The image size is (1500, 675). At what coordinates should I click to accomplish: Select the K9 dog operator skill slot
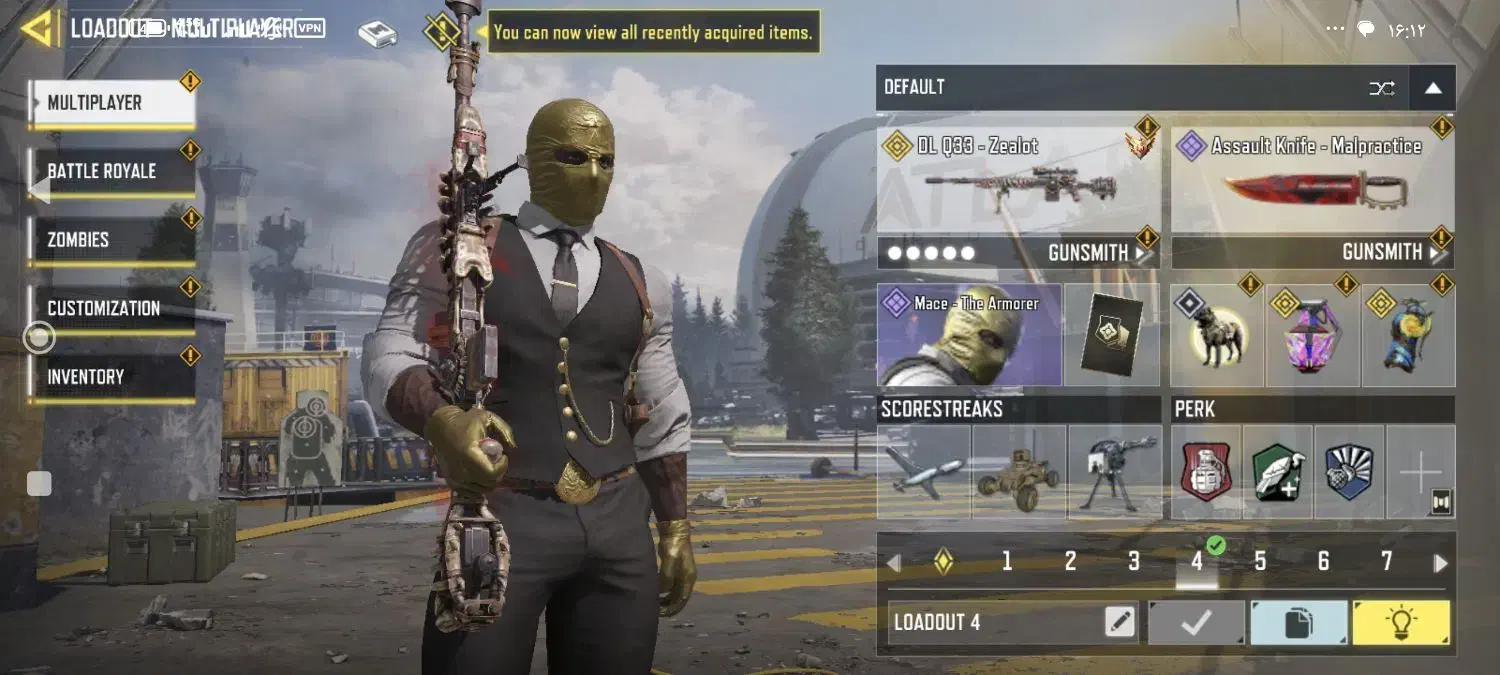pos(1216,336)
